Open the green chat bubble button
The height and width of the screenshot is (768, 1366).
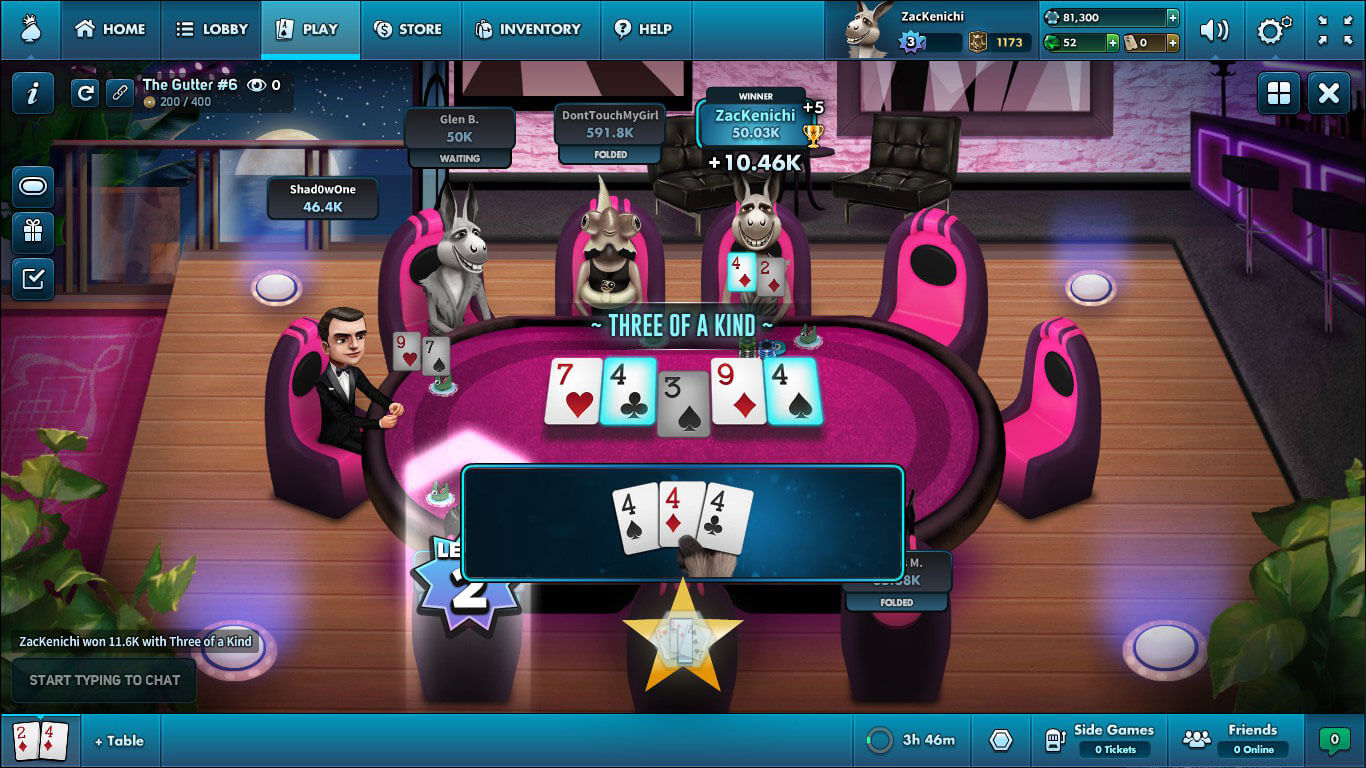pos(1333,740)
